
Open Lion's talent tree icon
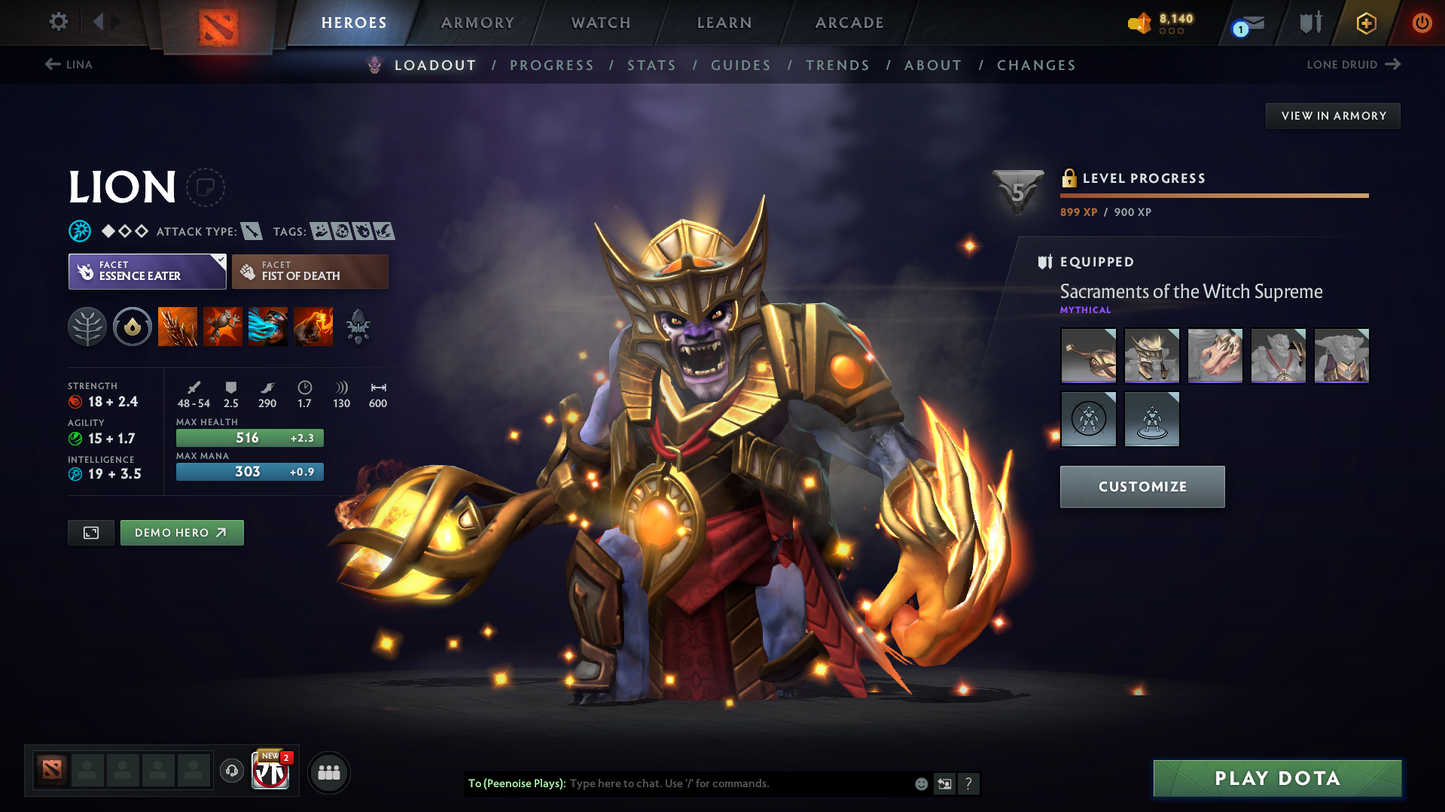coord(87,327)
